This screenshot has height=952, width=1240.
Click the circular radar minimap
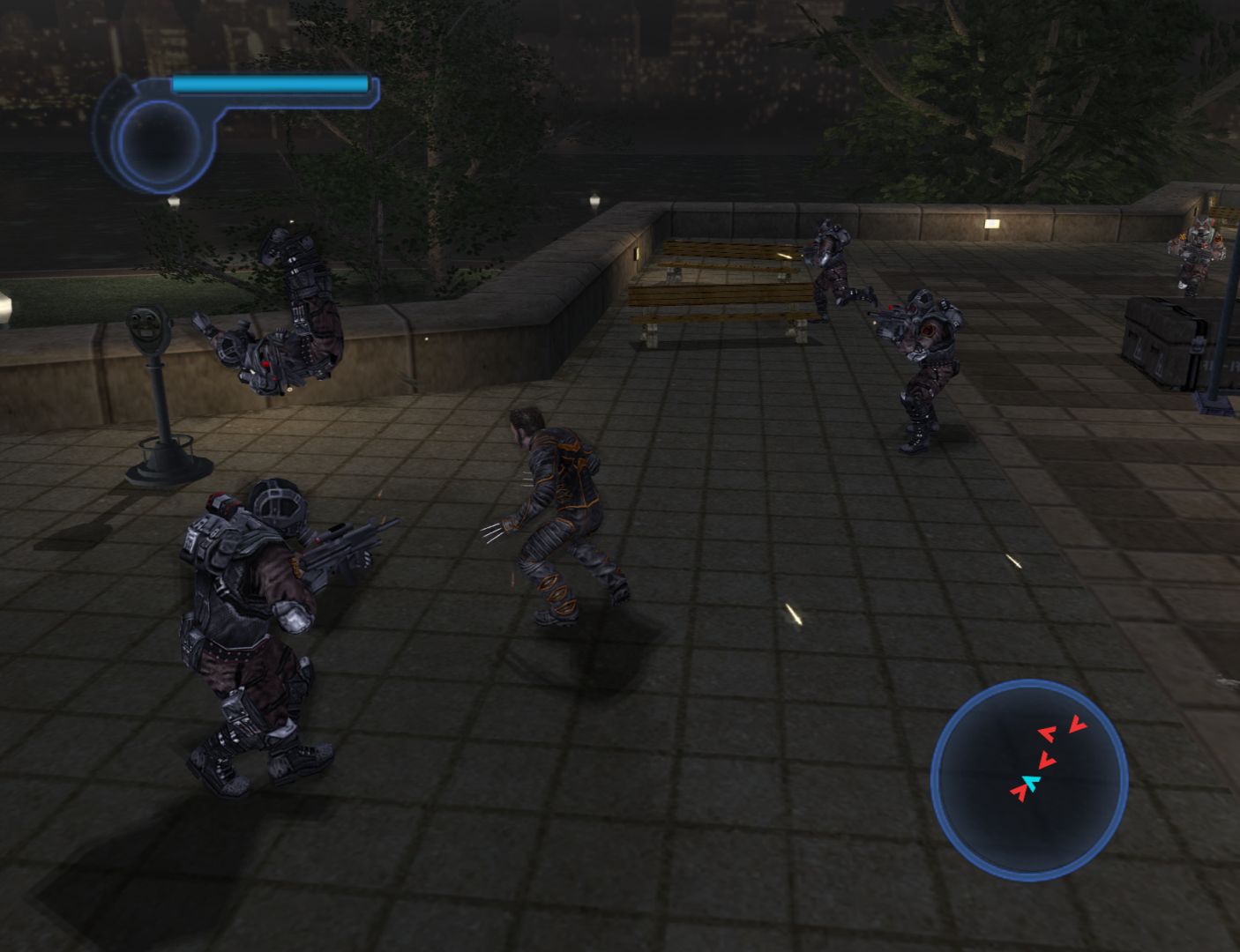click(x=1029, y=779)
